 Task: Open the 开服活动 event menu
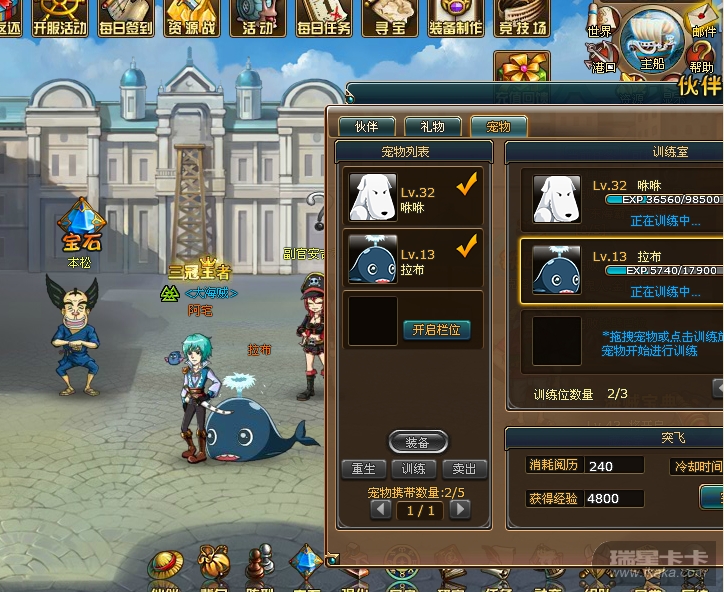tap(59, 18)
